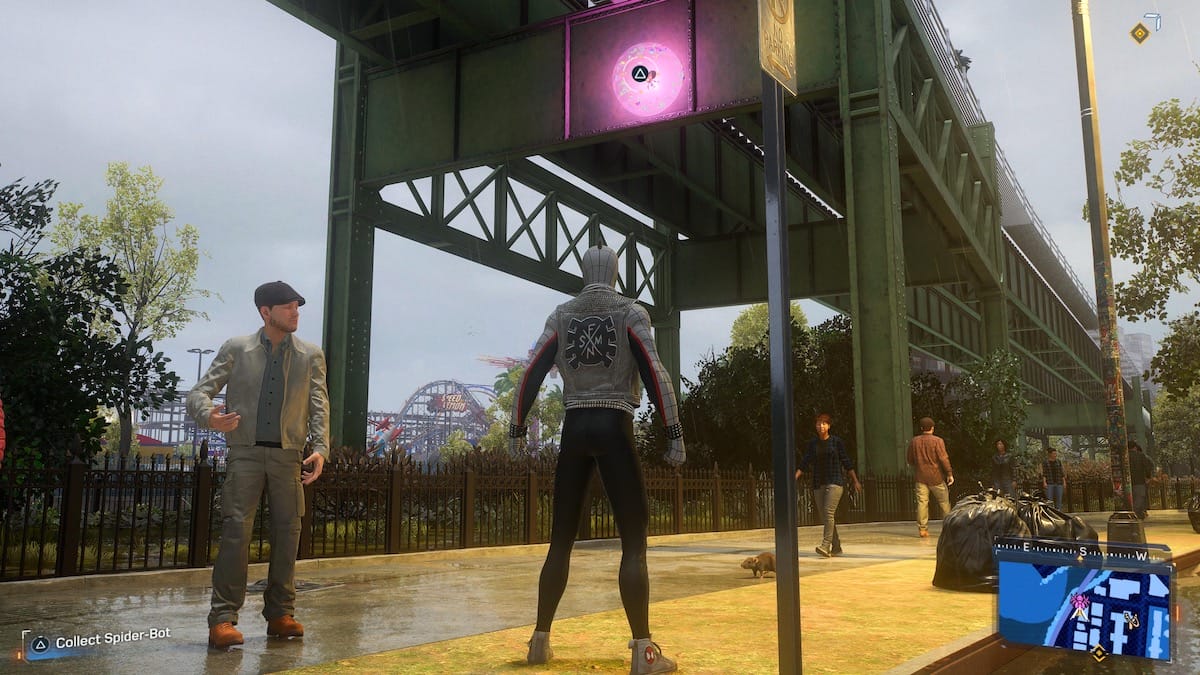Select the tan Y-shaped marker on the minimap
This screenshot has height=675, width=1200.
[x=1131, y=620]
